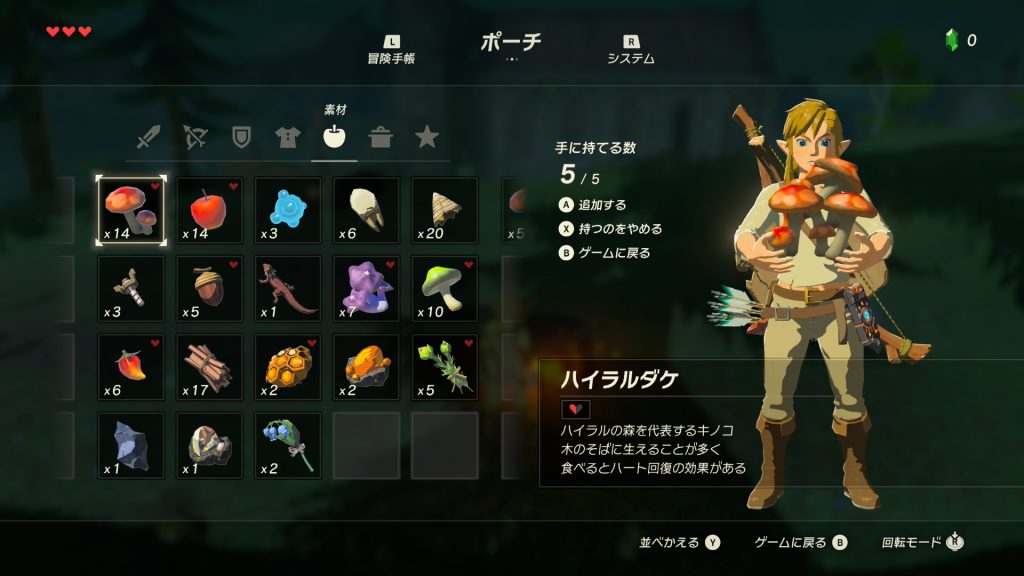Choose the dark flint stone slot
Image resolution: width=1024 pixels, height=576 pixels.
coord(131,445)
